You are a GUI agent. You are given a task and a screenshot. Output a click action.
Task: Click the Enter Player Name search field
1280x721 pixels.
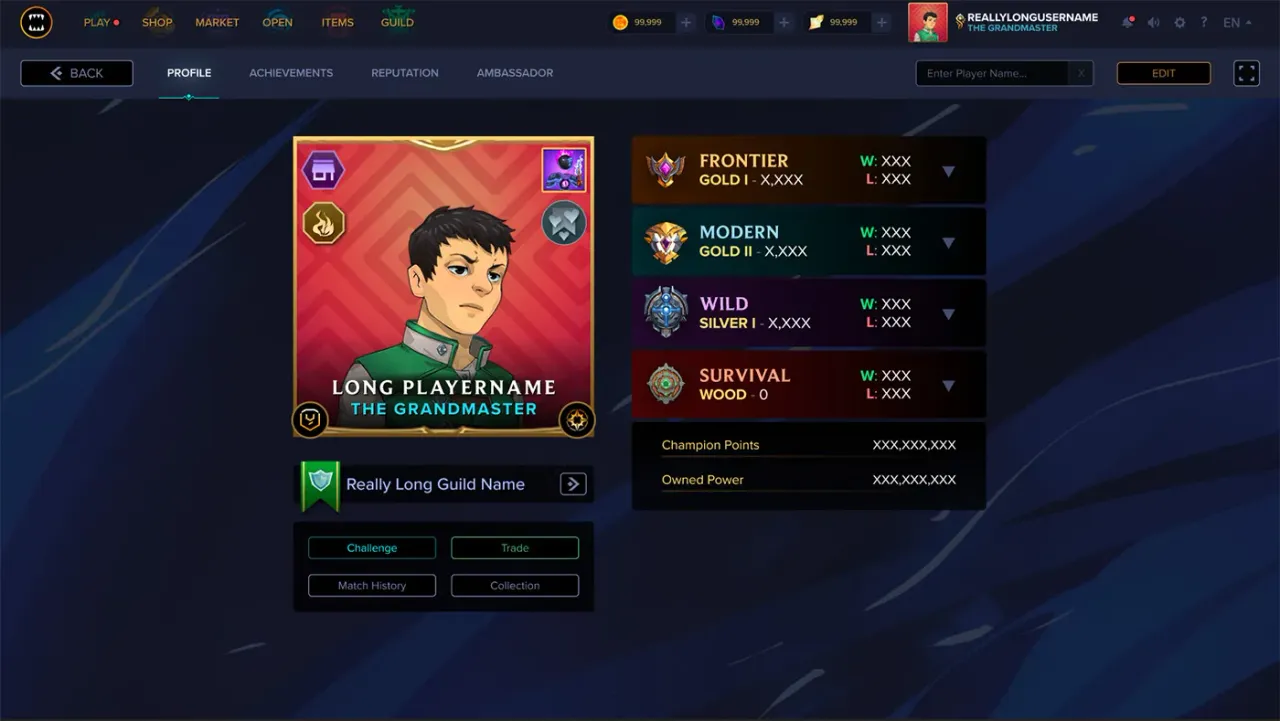995,73
